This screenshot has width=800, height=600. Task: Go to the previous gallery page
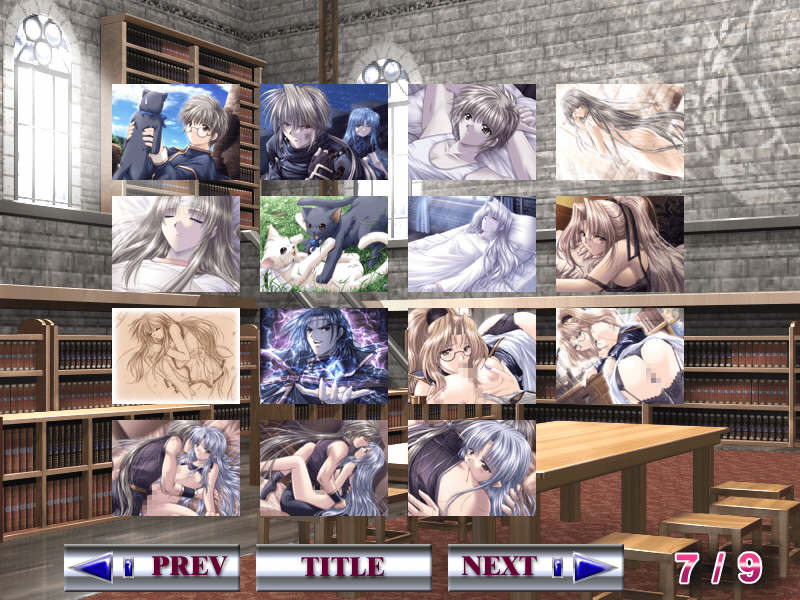pyautogui.click(x=152, y=567)
